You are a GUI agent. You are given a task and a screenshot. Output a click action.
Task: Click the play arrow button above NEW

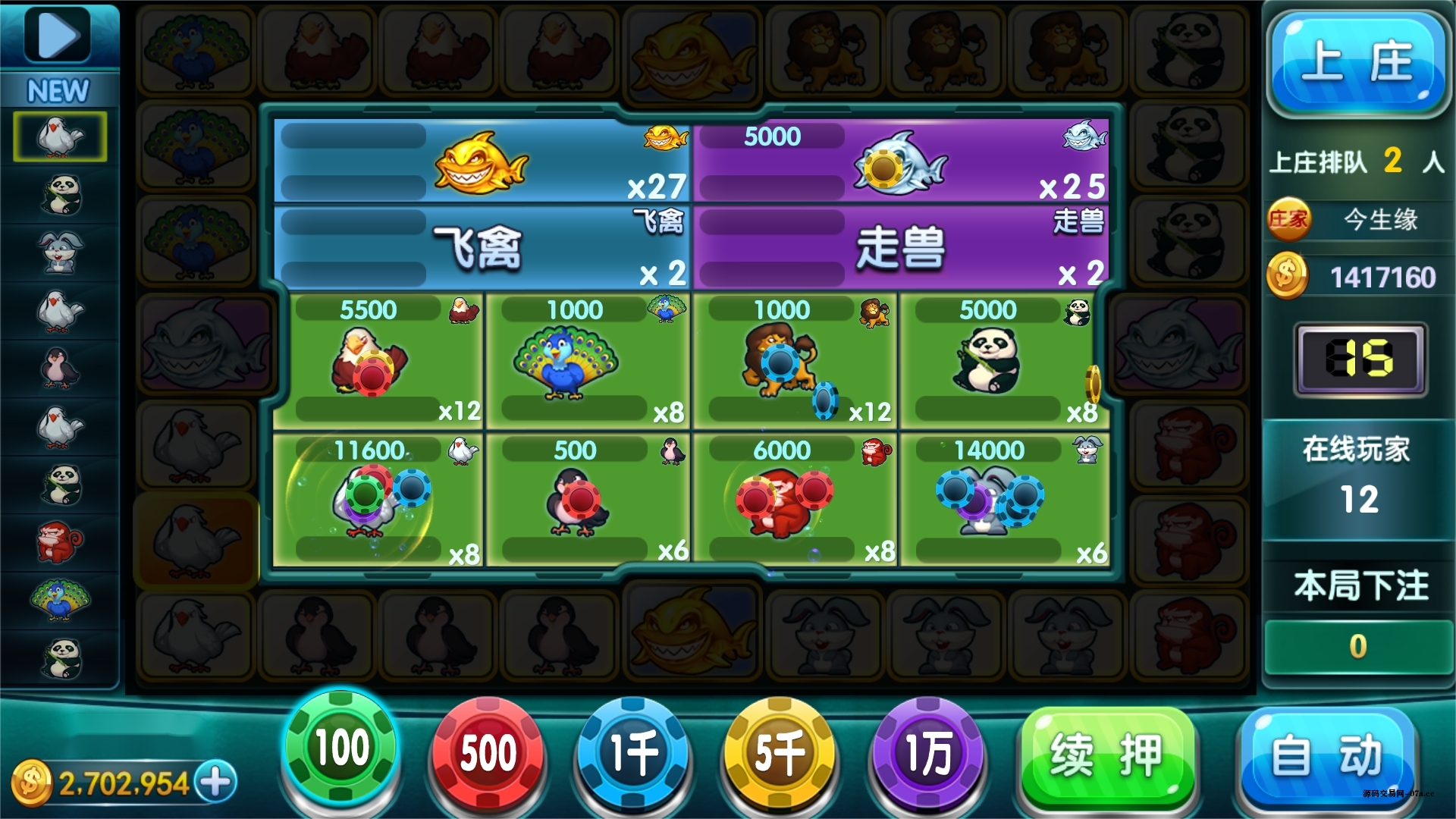point(58,34)
